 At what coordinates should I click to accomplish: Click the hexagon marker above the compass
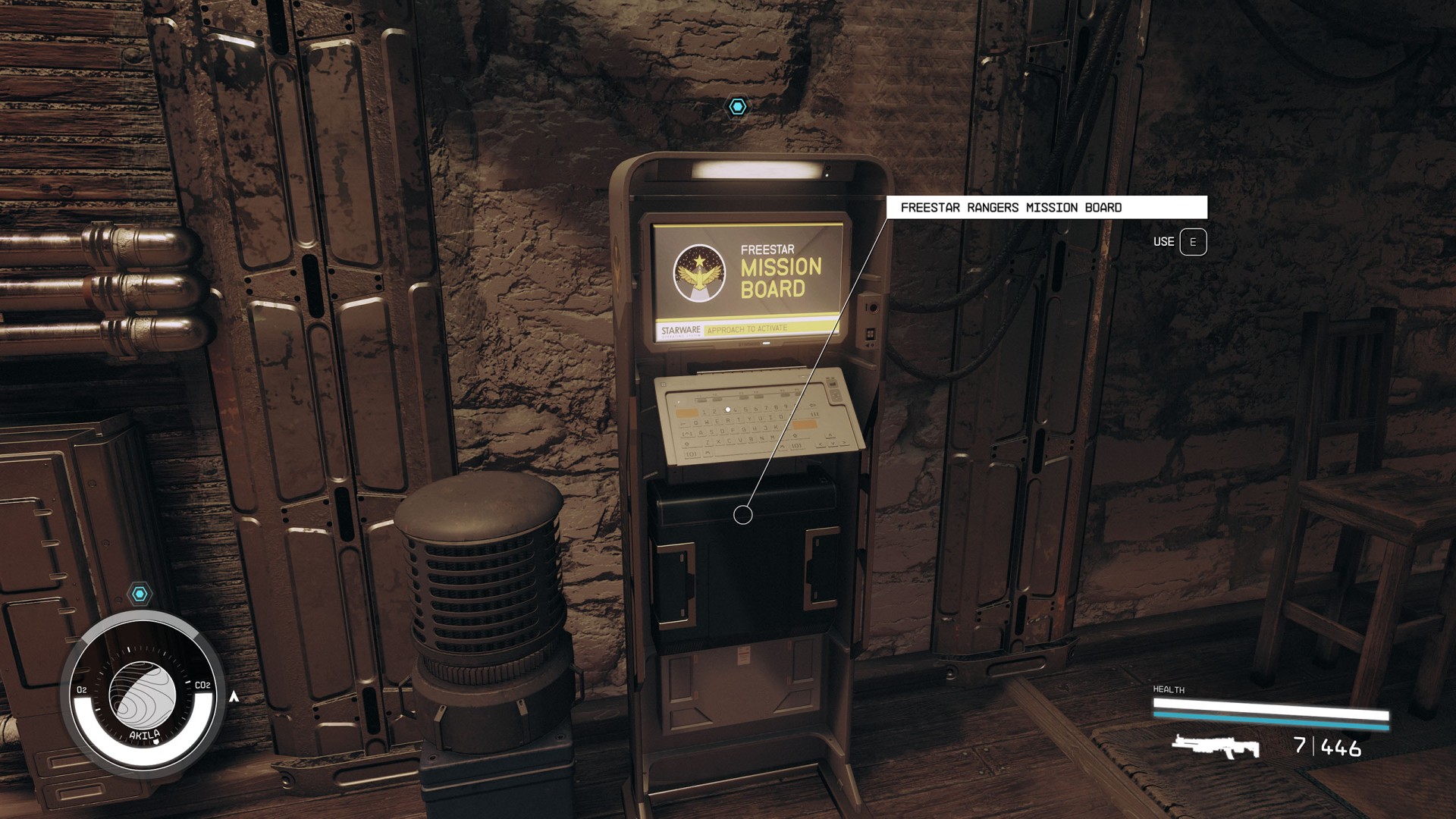[140, 594]
